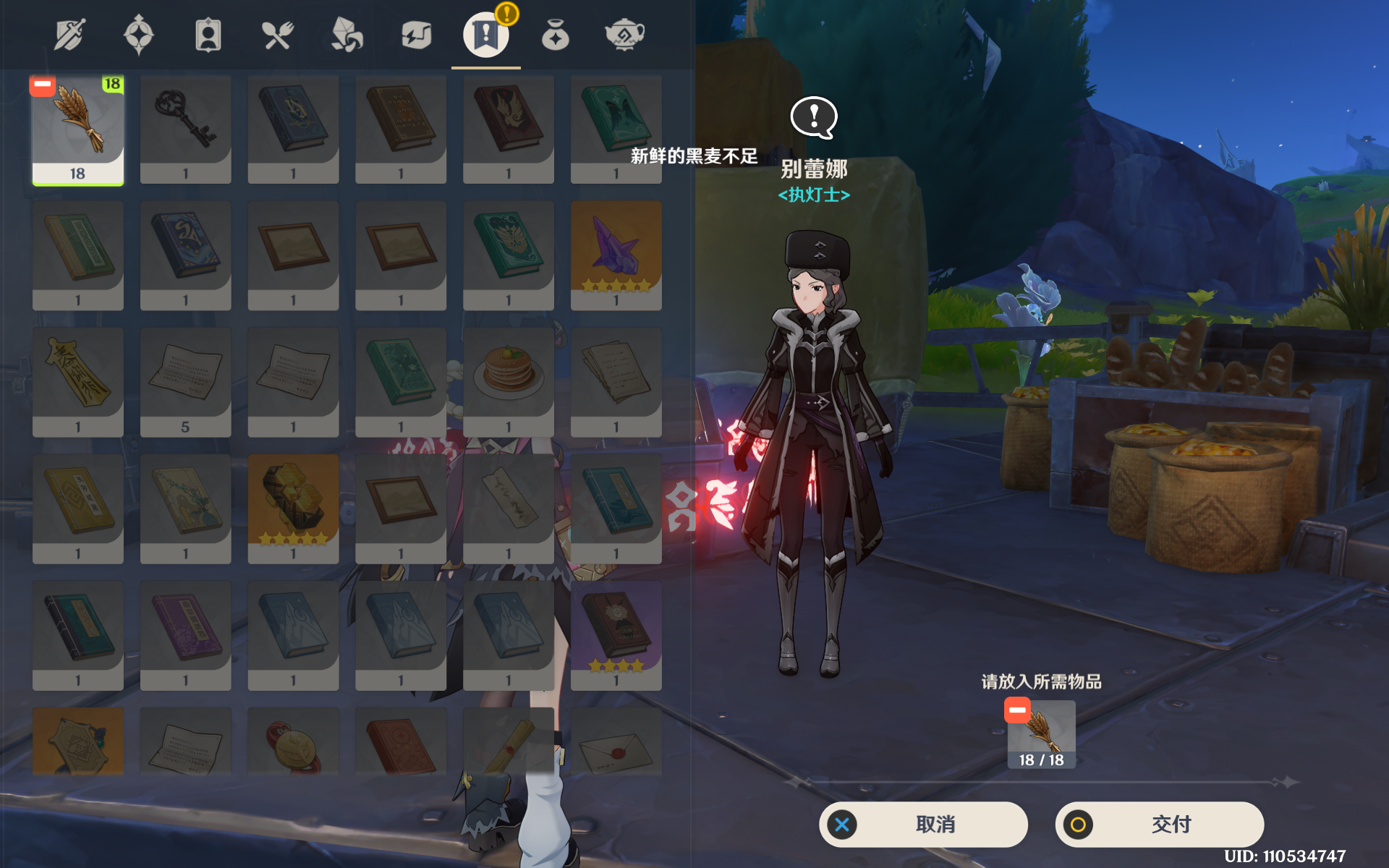
Task: Select the pancake stack dish
Action: point(509,383)
